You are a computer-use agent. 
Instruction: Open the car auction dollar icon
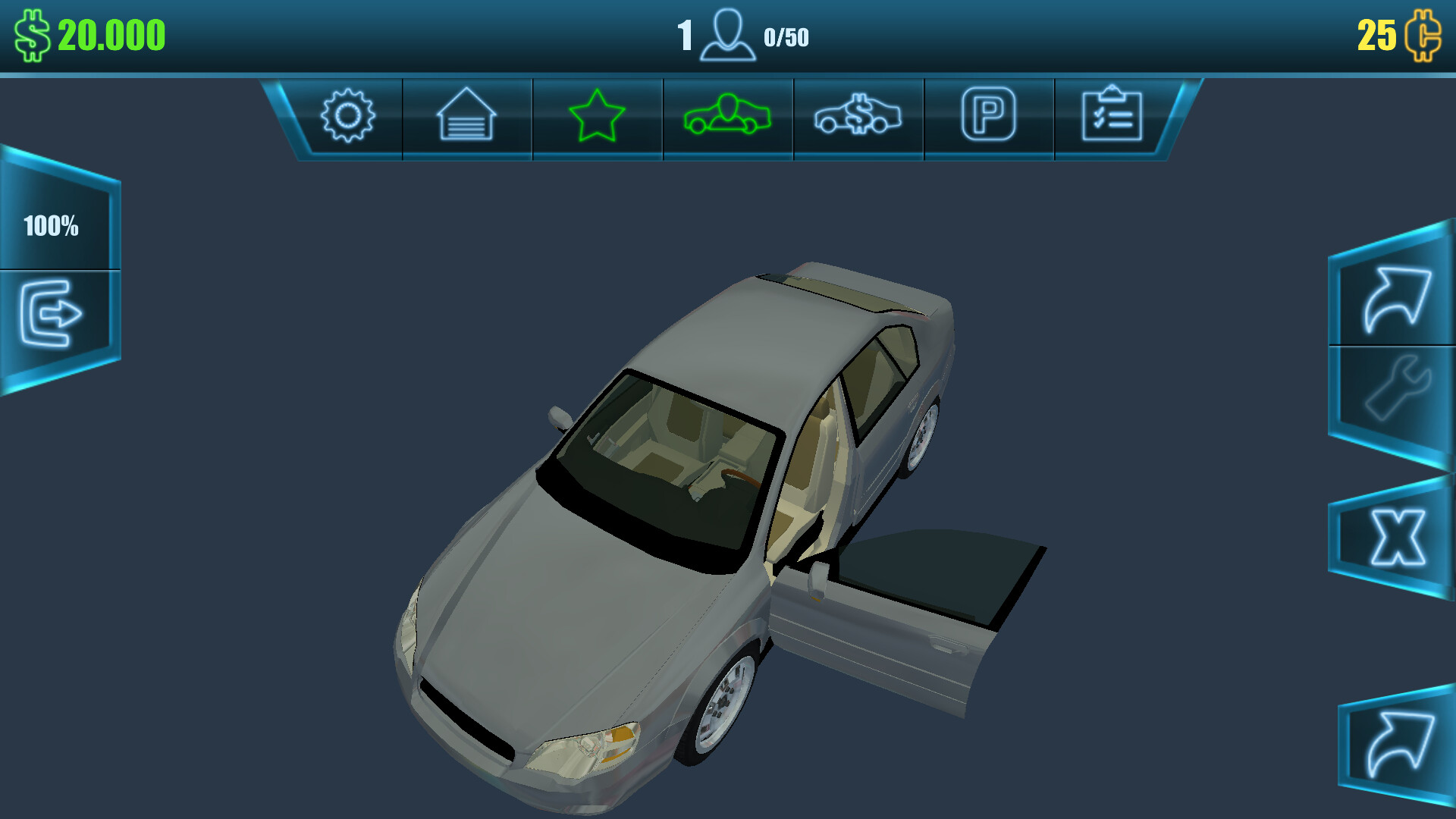(x=858, y=116)
